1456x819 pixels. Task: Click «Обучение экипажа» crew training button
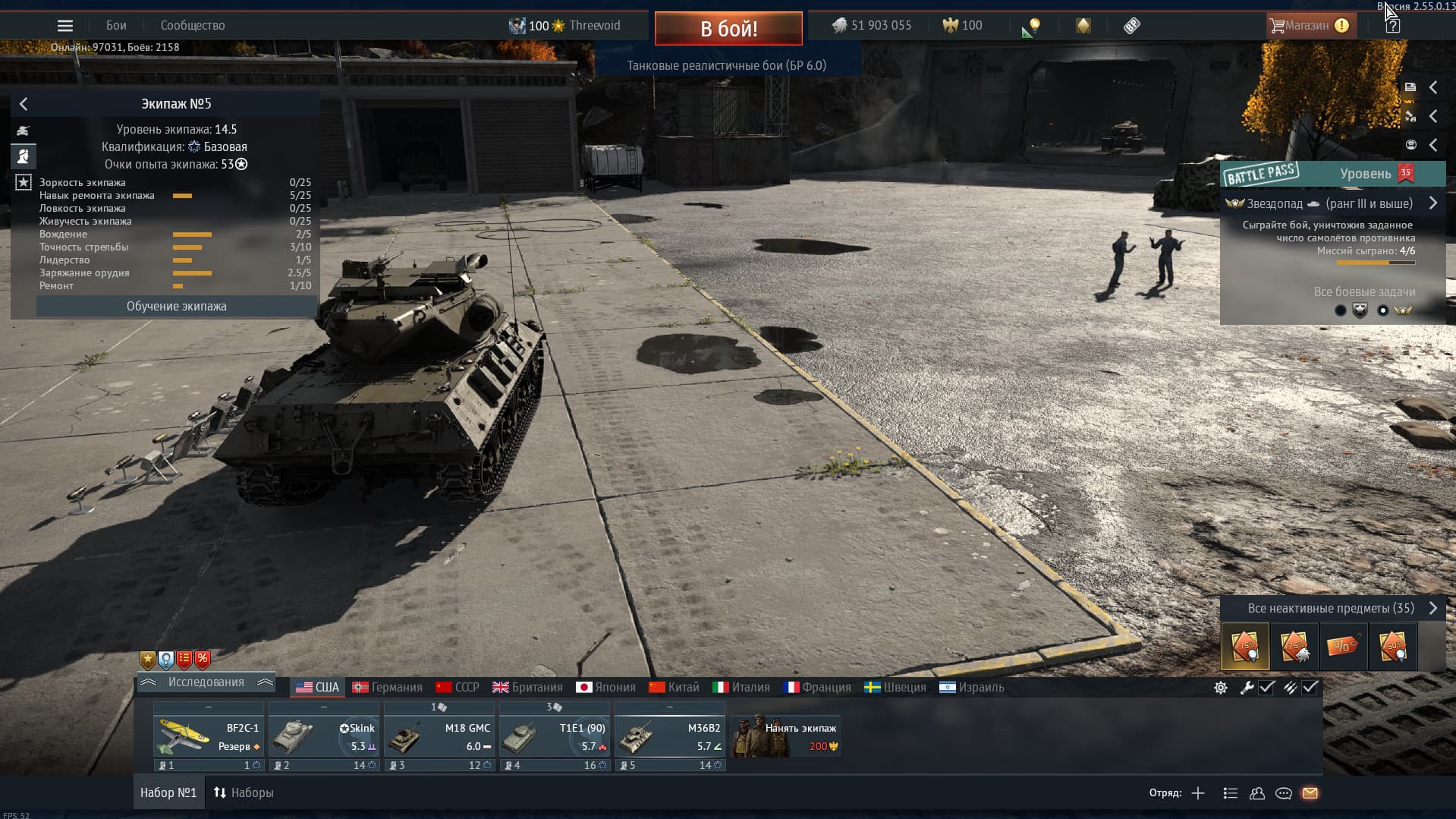pyautogui.click(x=176, y=307)
